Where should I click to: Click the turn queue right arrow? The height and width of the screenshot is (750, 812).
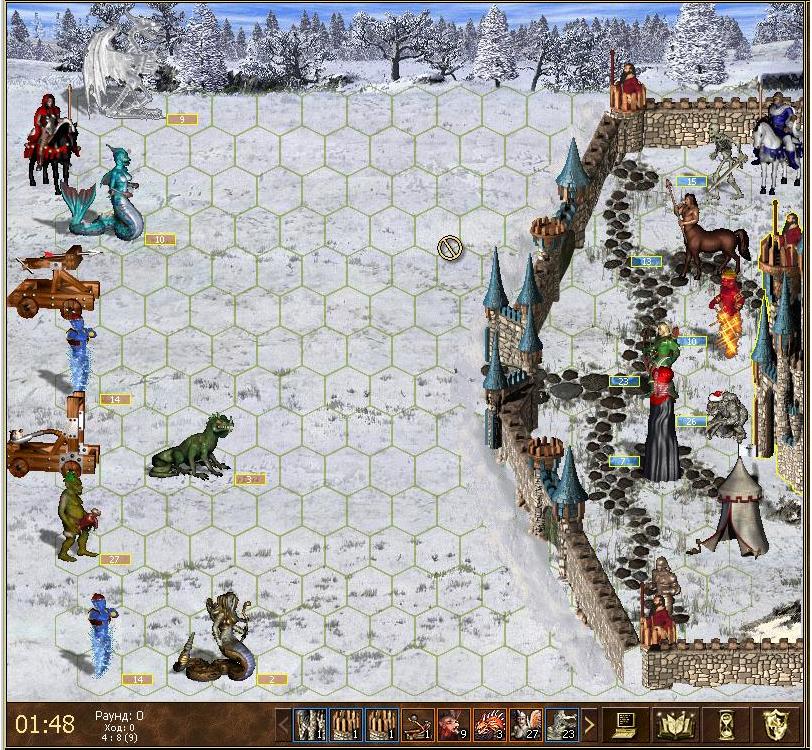(x=590, y=724)
